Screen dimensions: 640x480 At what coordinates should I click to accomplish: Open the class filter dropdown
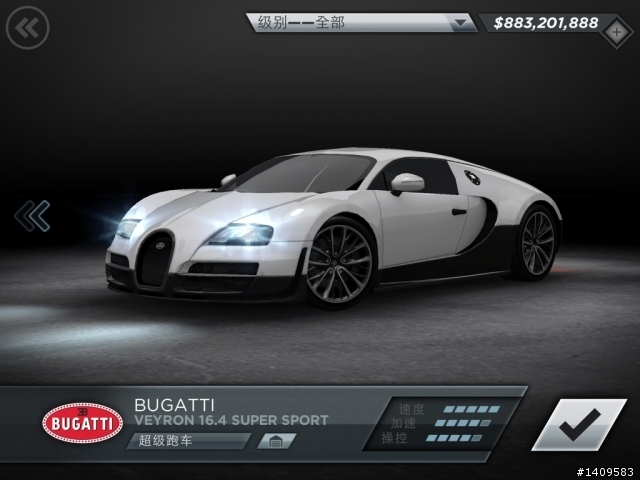tap(360, 22)
